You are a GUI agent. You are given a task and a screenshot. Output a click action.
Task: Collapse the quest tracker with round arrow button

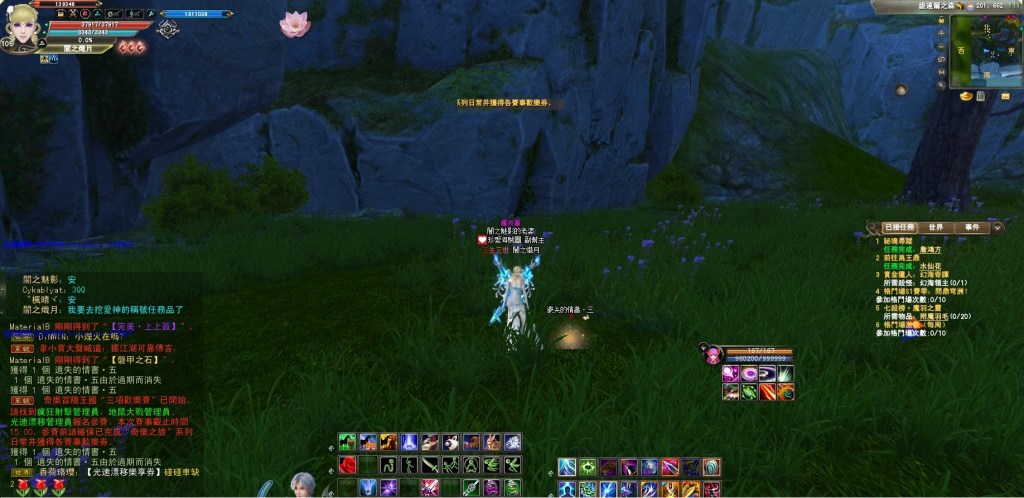pos(997,228)
